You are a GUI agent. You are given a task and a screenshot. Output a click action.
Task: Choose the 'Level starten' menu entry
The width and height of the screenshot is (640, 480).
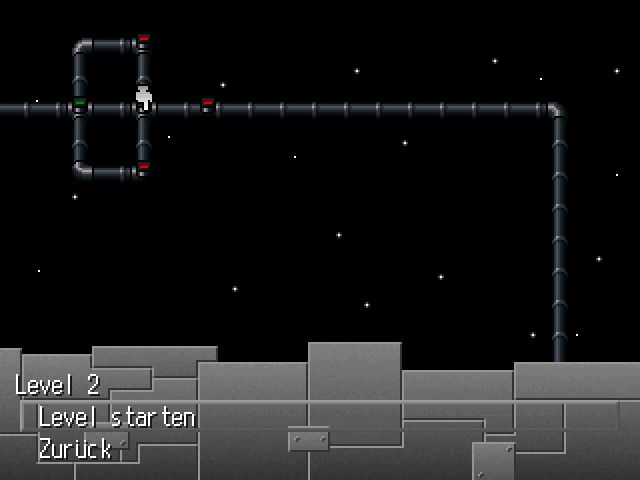click(116, 417)
